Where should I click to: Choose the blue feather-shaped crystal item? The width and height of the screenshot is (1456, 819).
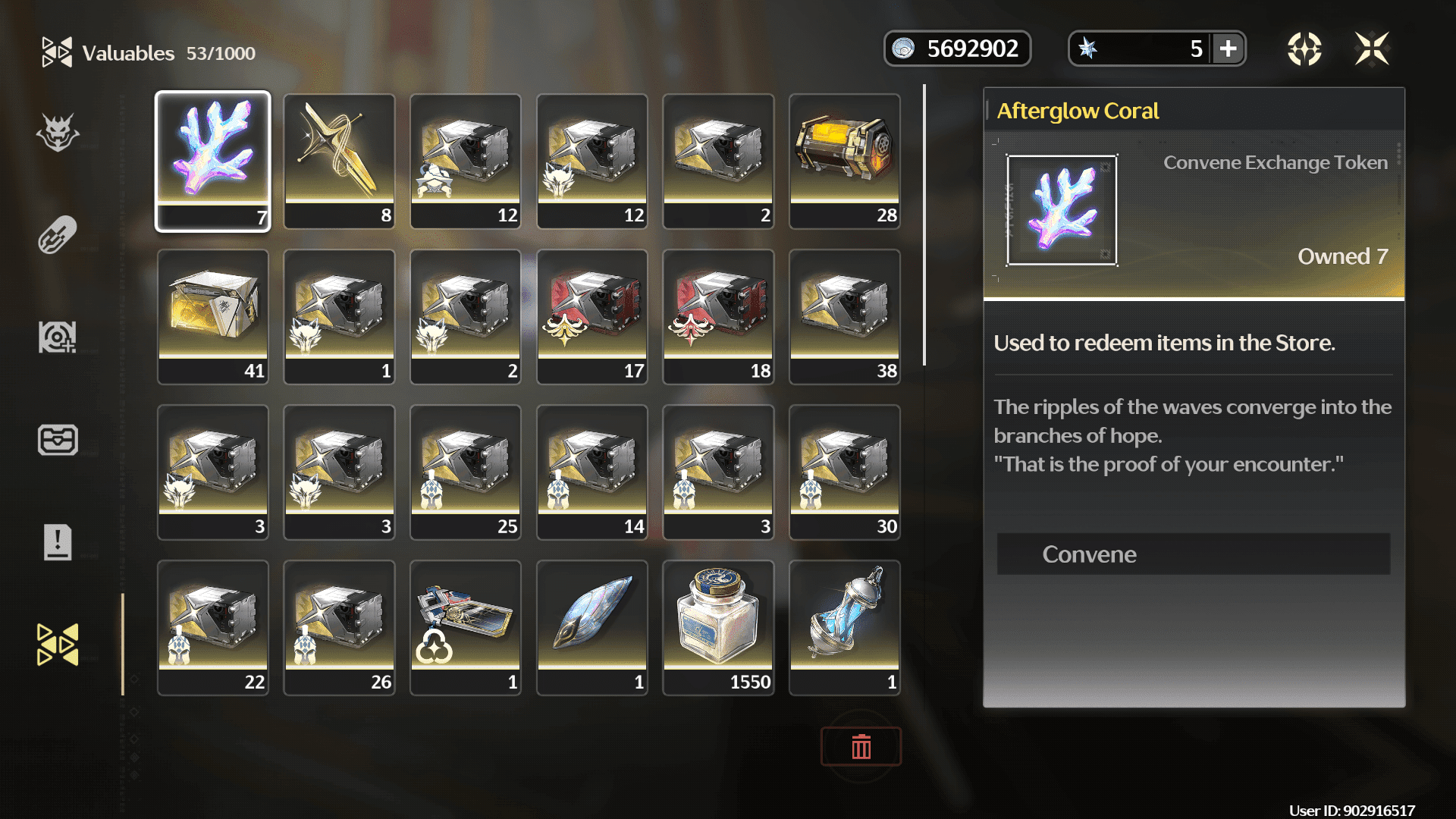point(592,627)
